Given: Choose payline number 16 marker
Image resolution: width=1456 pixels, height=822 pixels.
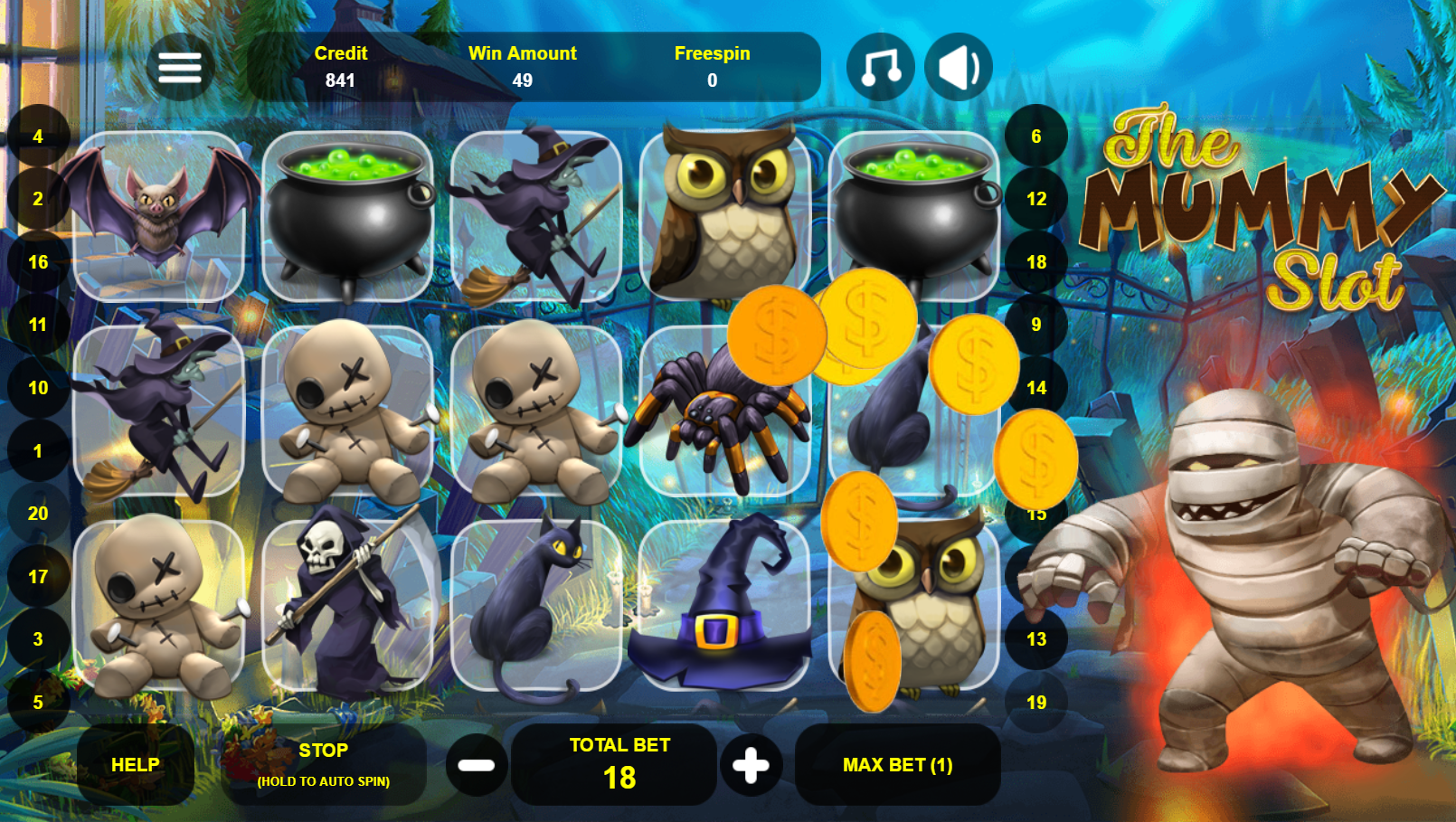Looking at the screenshot, I should [x=38, y=262].
